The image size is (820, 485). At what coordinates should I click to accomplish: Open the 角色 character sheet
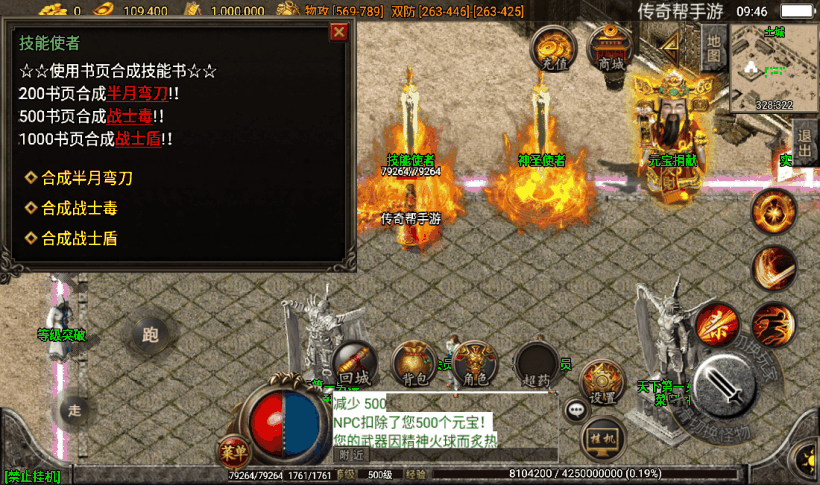coord(476,364)
